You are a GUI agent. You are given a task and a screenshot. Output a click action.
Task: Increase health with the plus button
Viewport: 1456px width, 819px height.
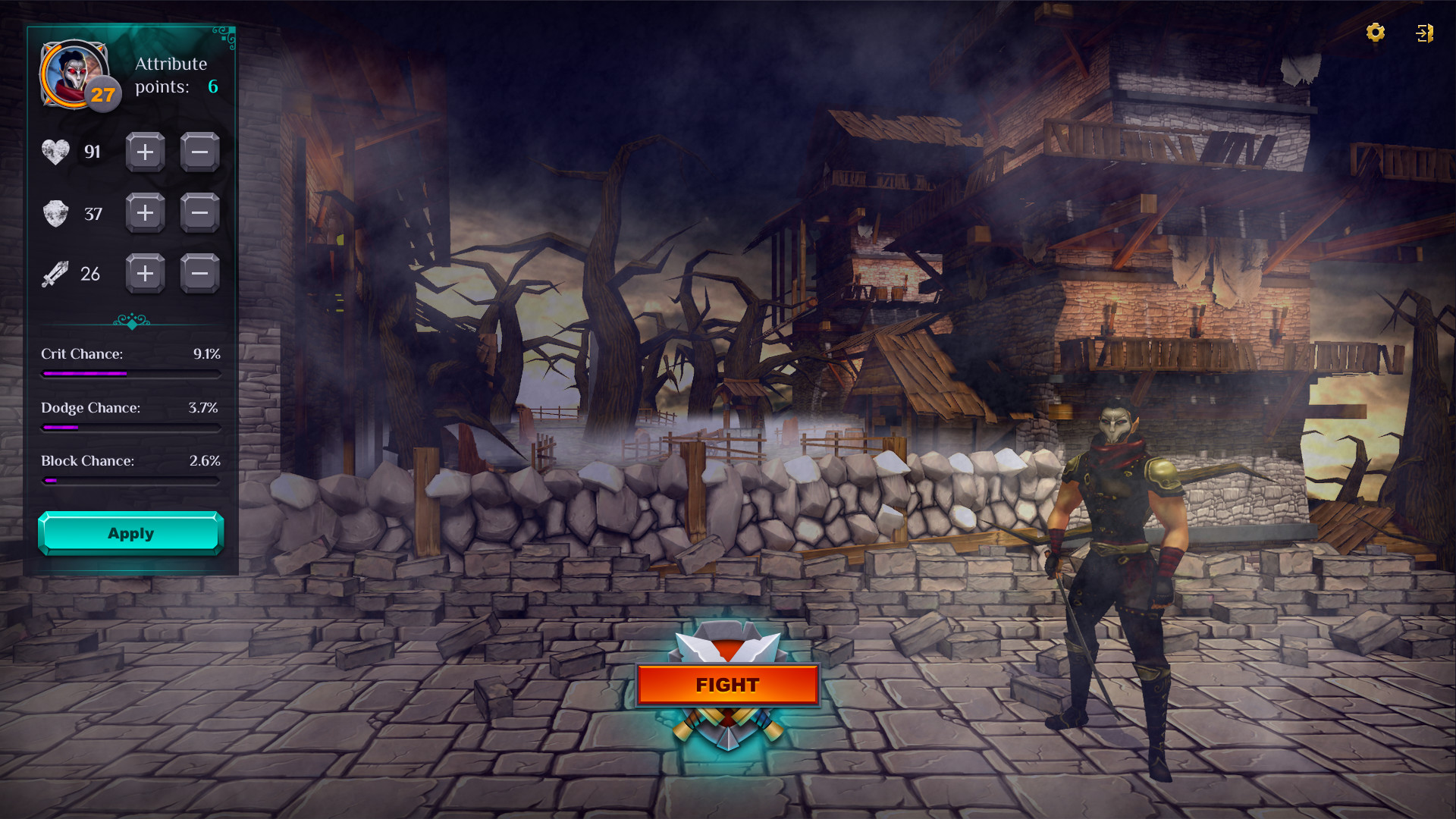pos(145,152)
